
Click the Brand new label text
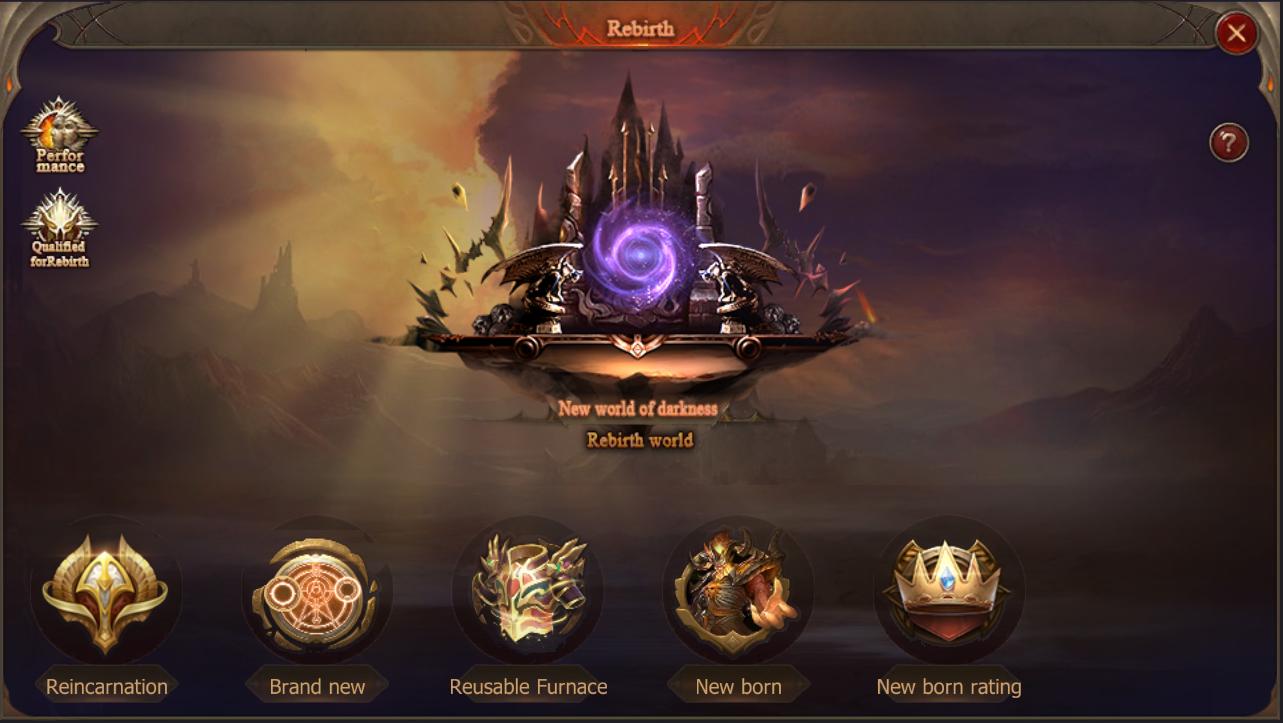coord(315,687)
